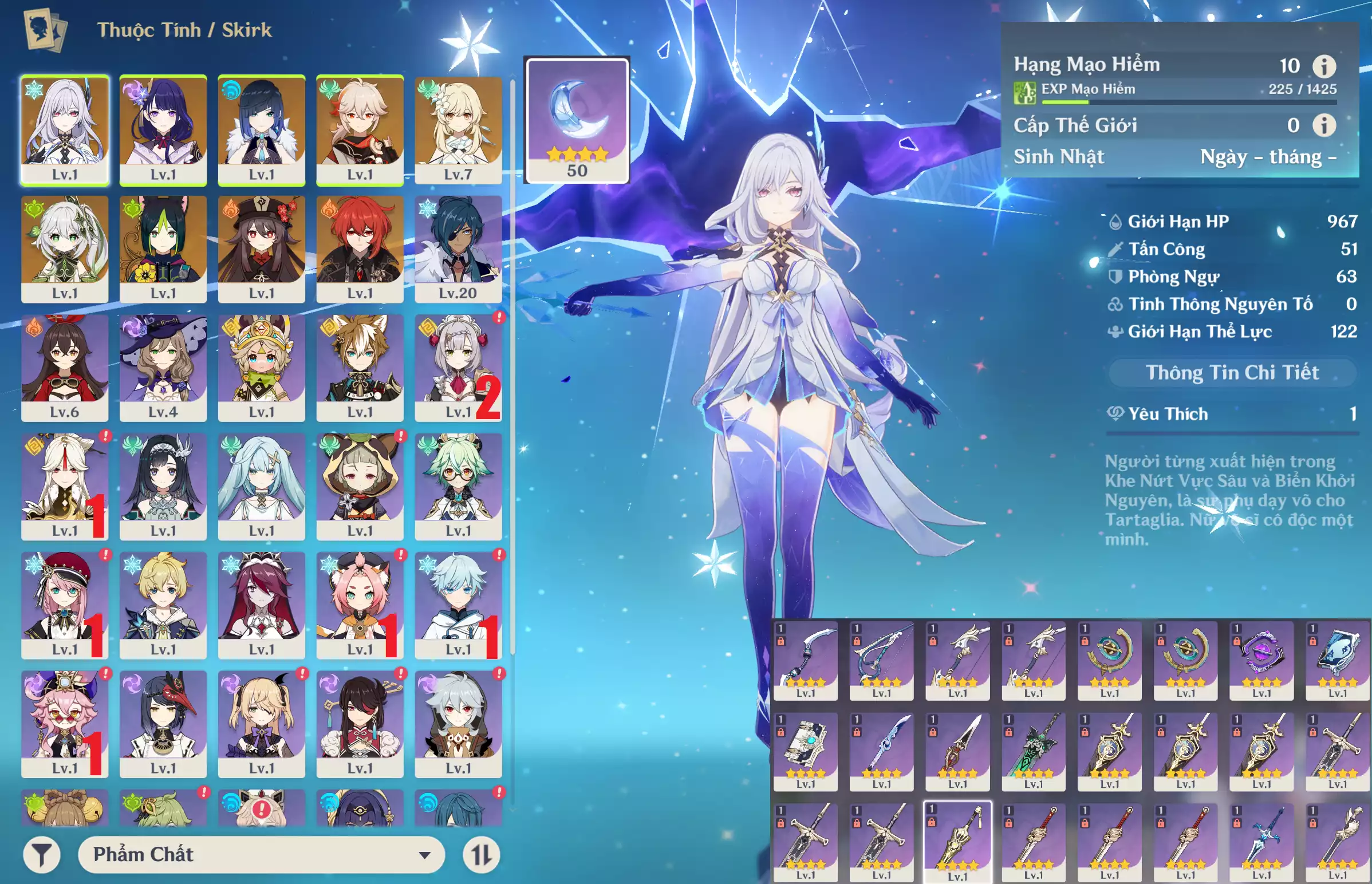
Task: Open the character archive cards icon
Action: pos(45,30)
